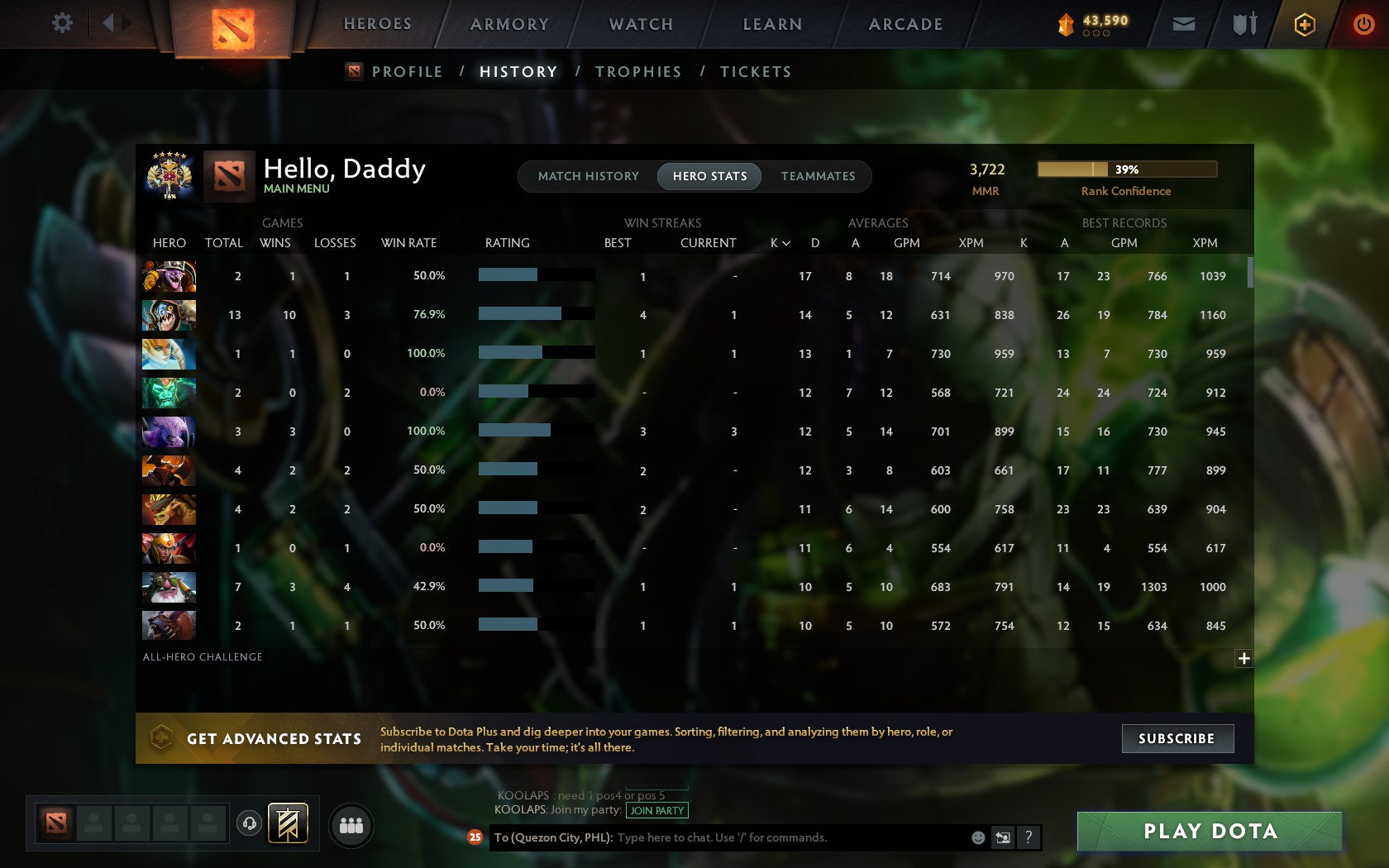Open the party finder people icon
Image resolution: width=1389 pixels, height=868 pixels.
[350, 823]
